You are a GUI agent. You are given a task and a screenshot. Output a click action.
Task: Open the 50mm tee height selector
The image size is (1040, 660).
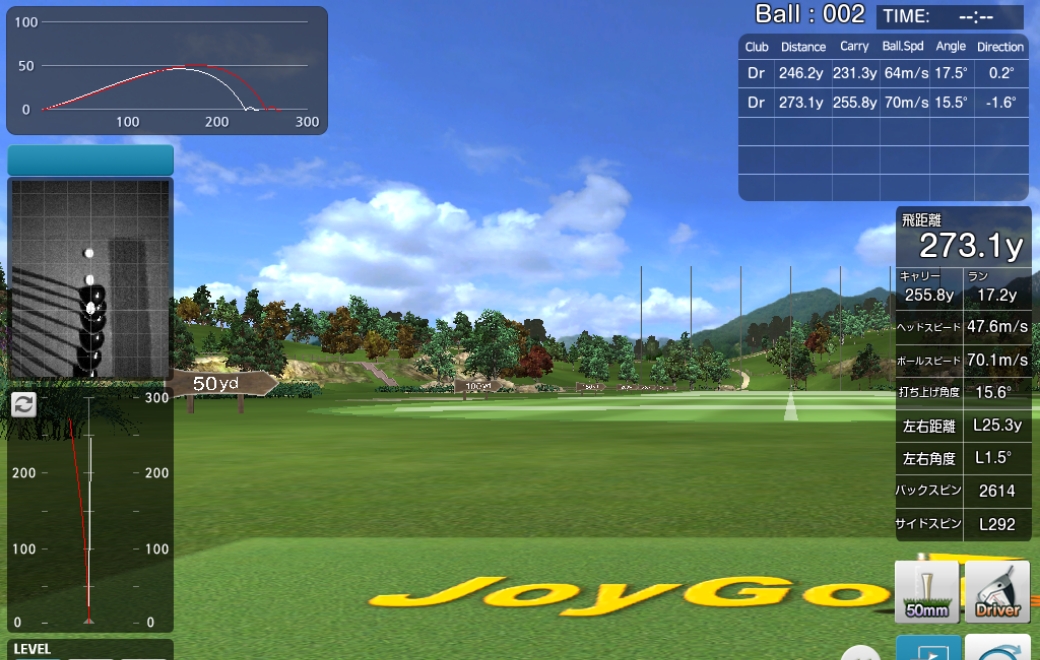(926, 591)
